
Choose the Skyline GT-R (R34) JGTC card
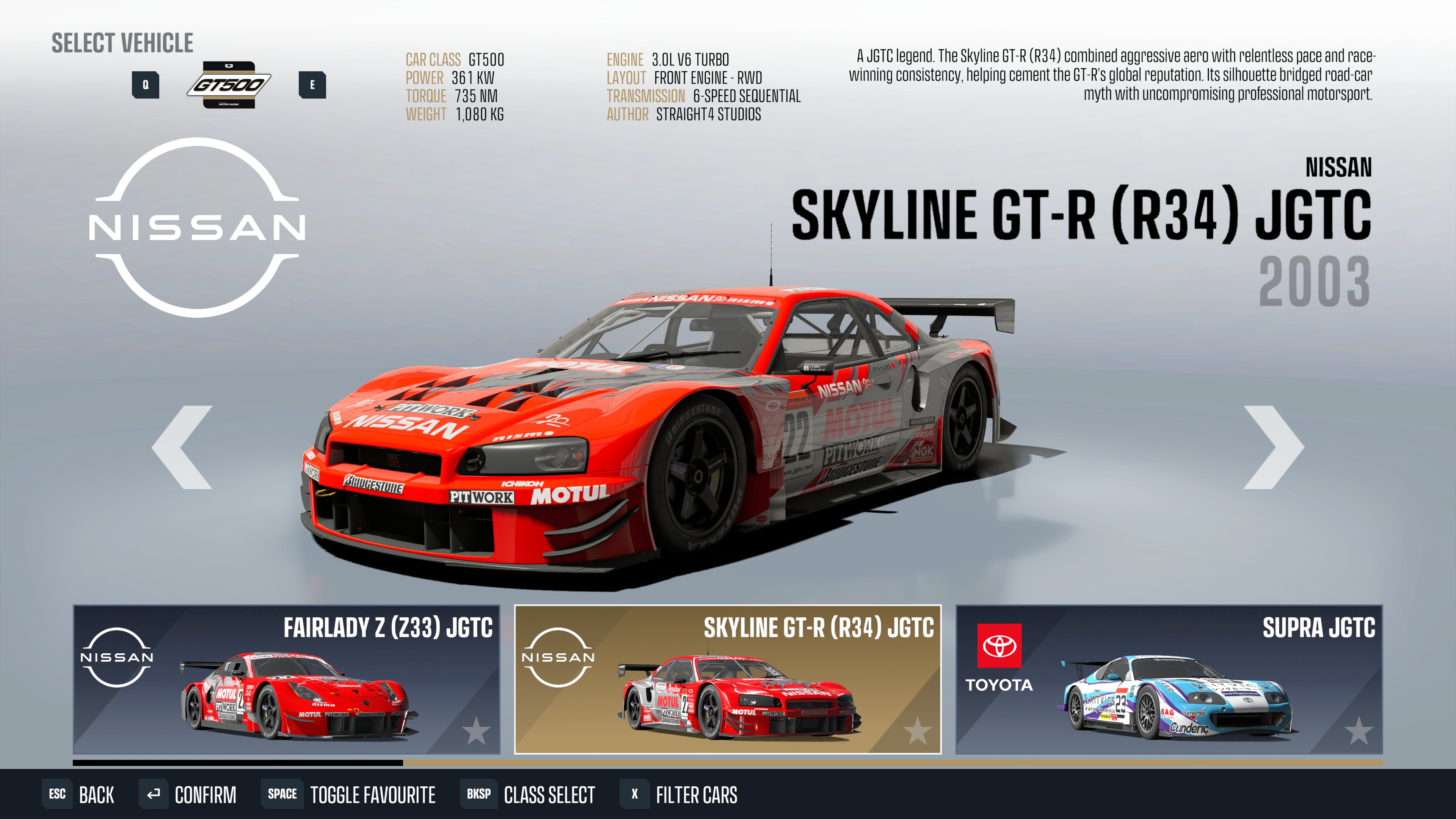728,679
